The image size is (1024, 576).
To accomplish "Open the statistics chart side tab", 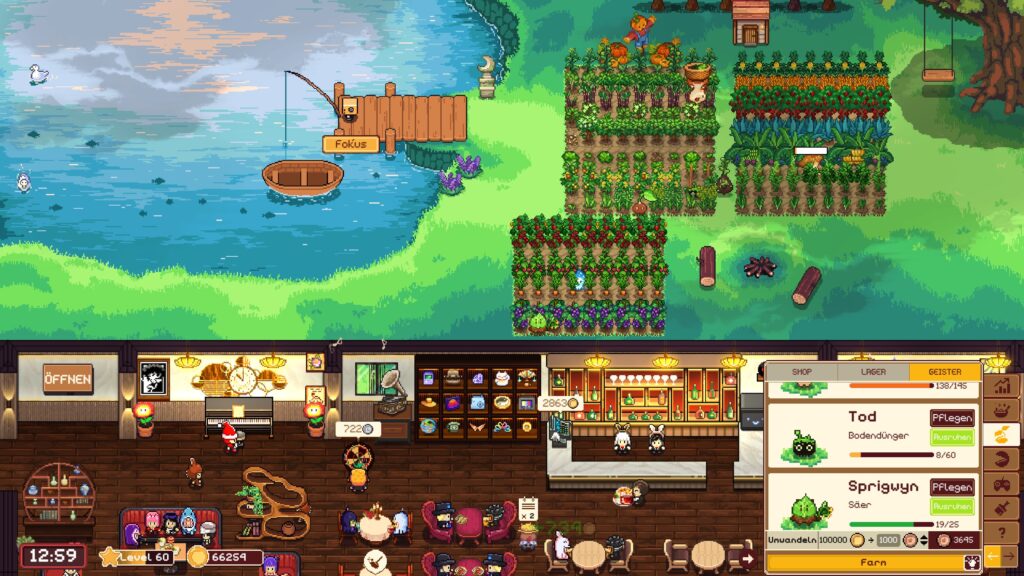I will point(1002,386).
